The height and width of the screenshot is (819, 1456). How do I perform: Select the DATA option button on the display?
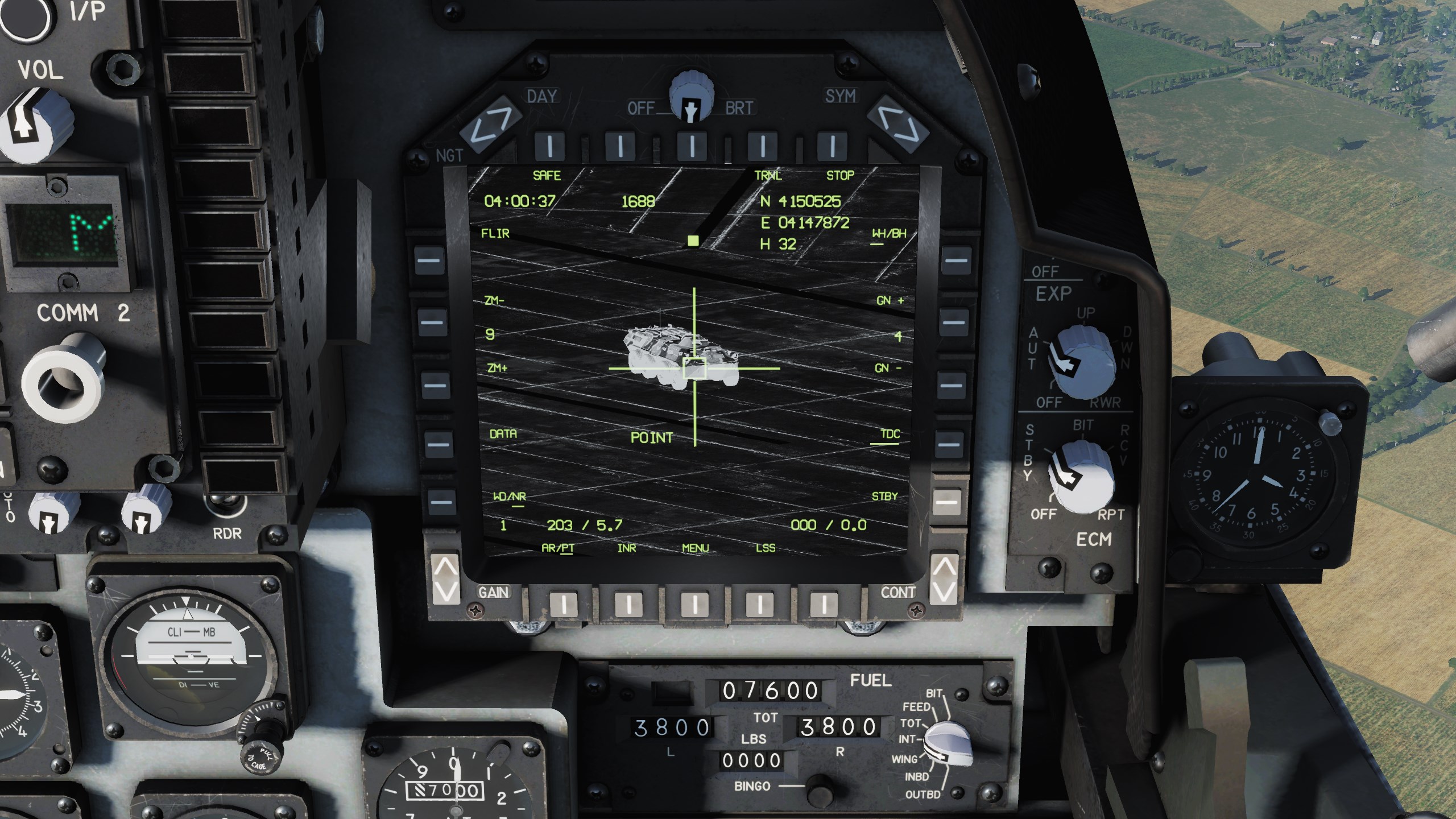437,443
